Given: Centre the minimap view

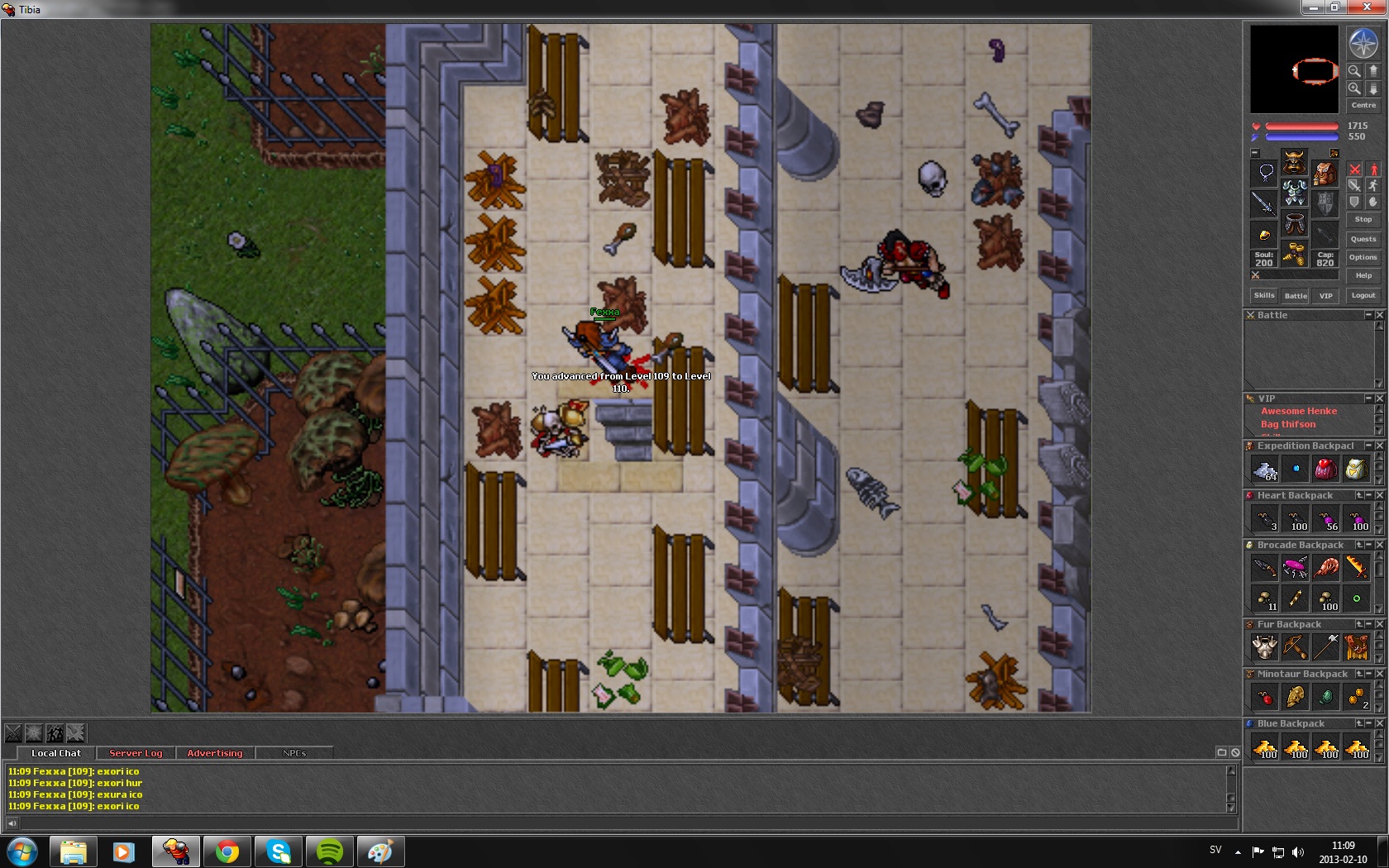Looking at the screenshot, I should pos(1363,105).
